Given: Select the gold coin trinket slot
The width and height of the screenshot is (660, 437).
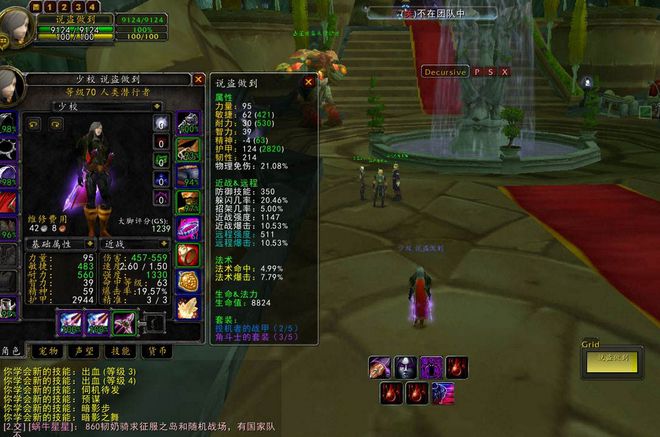Looking at the screenshot, I should point(188,281).
